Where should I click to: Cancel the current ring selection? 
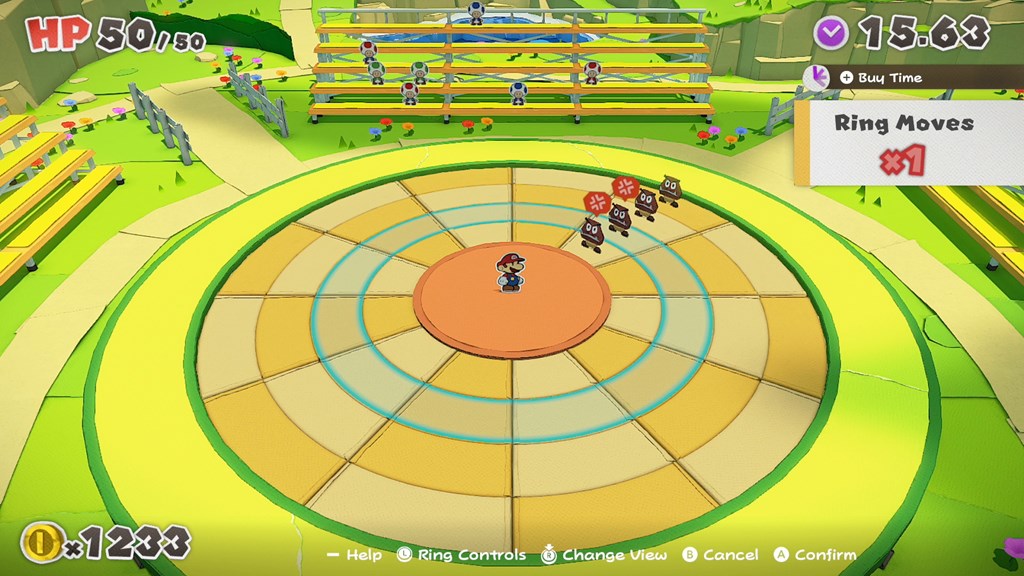coord(720,554)
